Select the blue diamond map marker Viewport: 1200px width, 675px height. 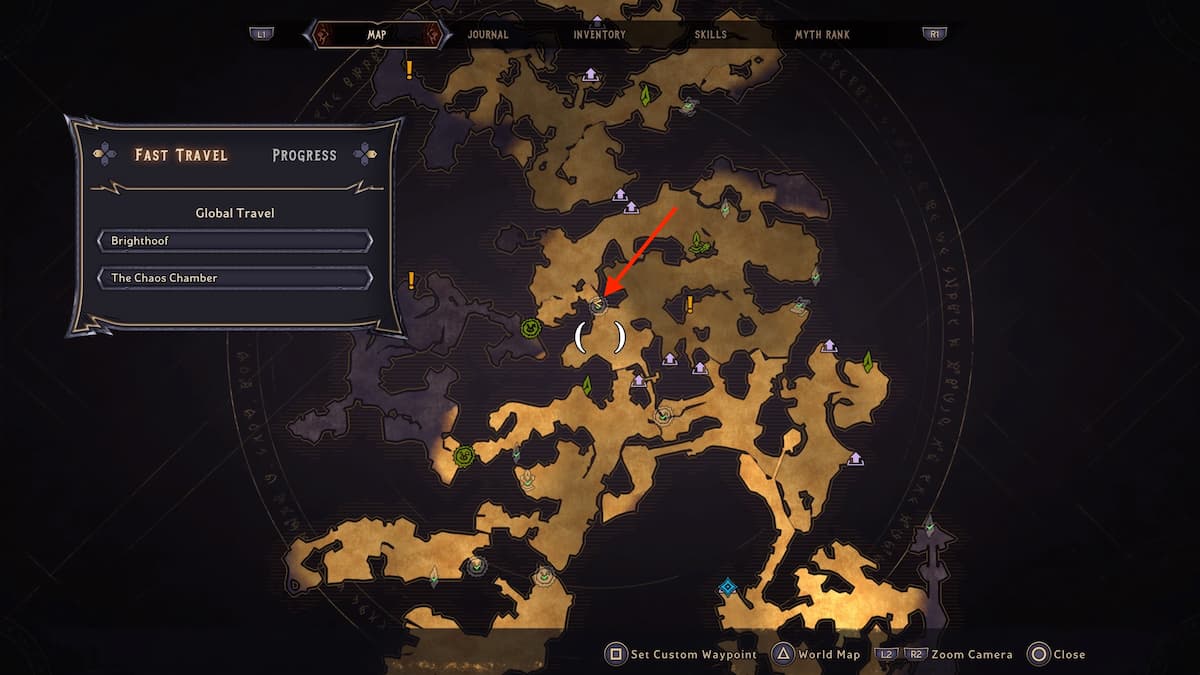728,587
